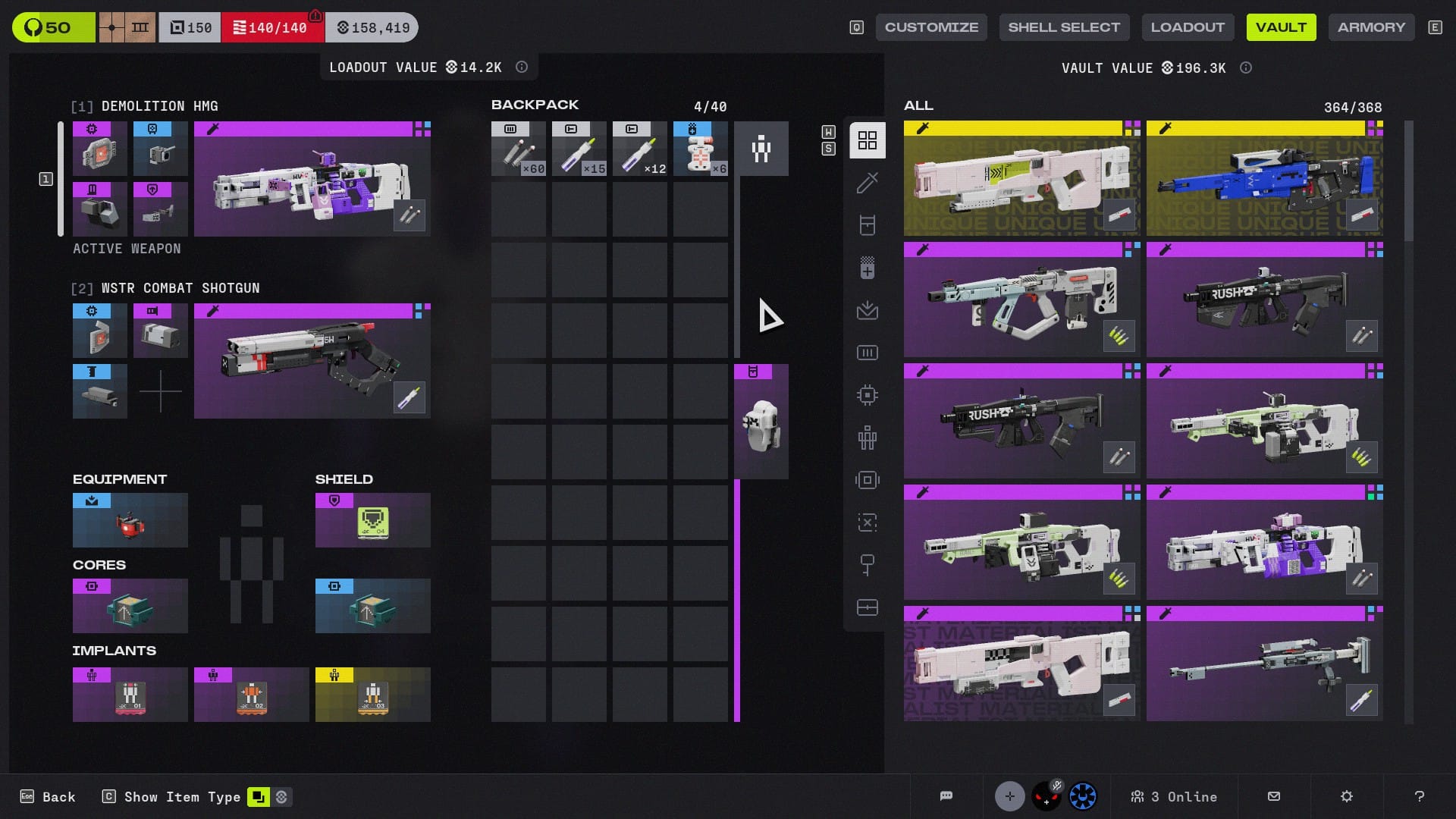Open the backpack item slot
Viewport: 1456px width, 819px height.
pos(761,422)
